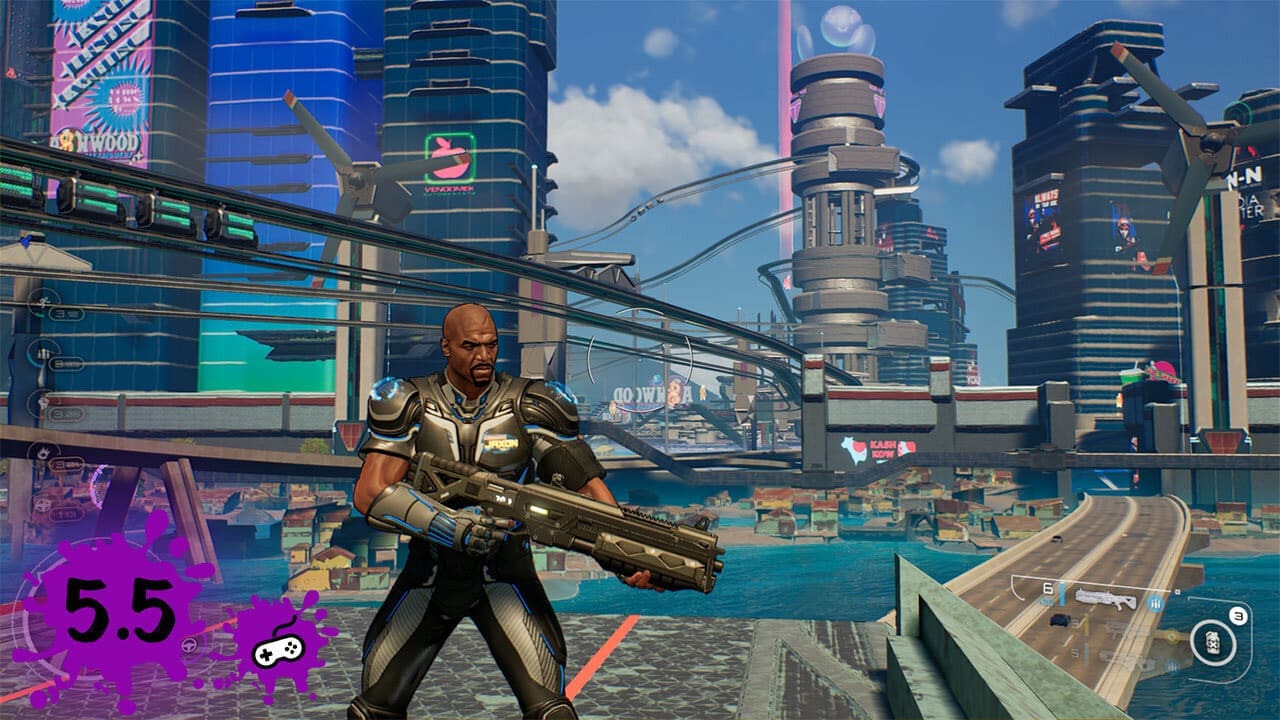Click the strength fist skill icon
Screen dimensions: 1280x720
(44, 402)
